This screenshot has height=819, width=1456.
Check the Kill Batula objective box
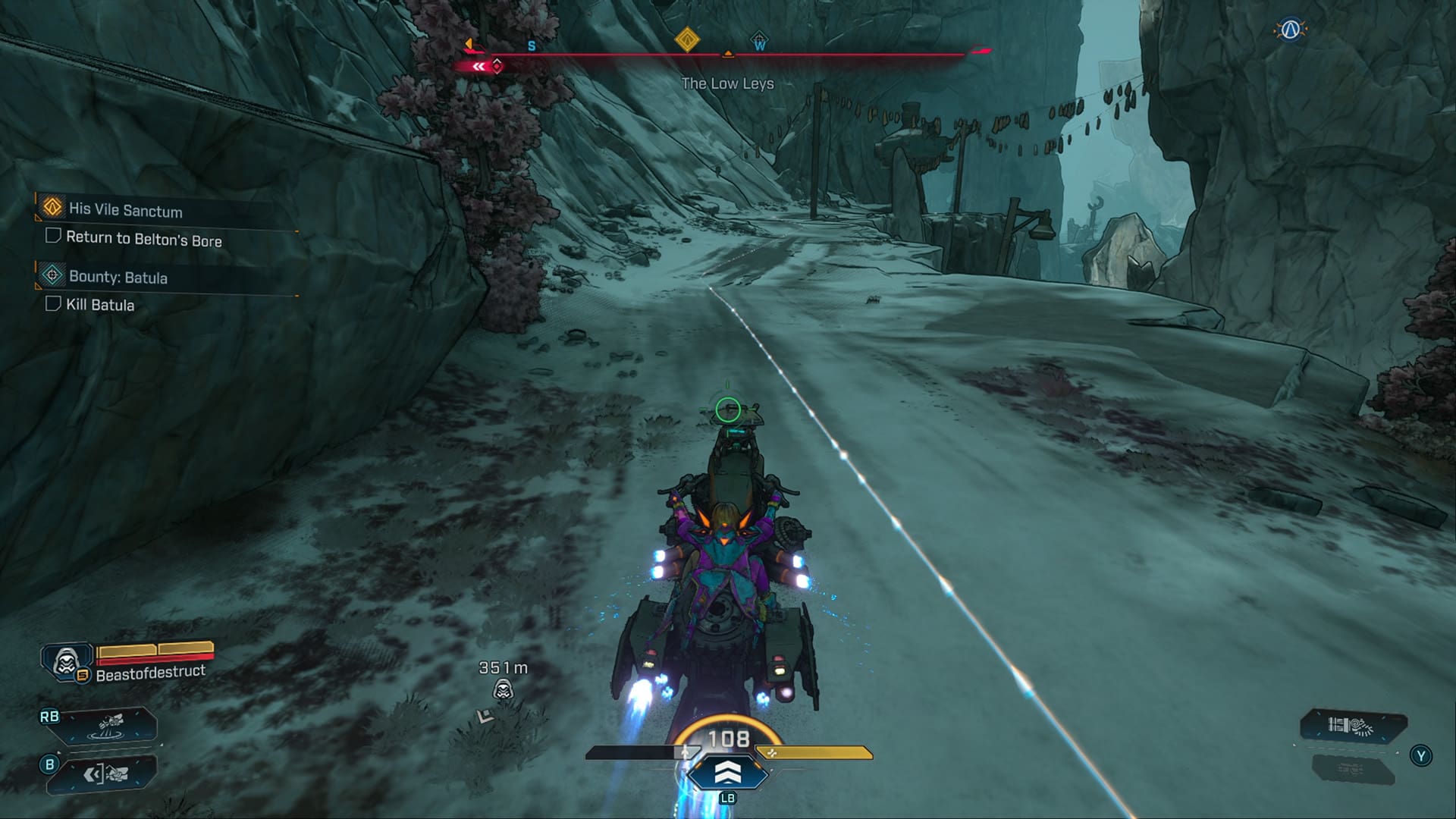pyautogui.click(x=52, y=305)
